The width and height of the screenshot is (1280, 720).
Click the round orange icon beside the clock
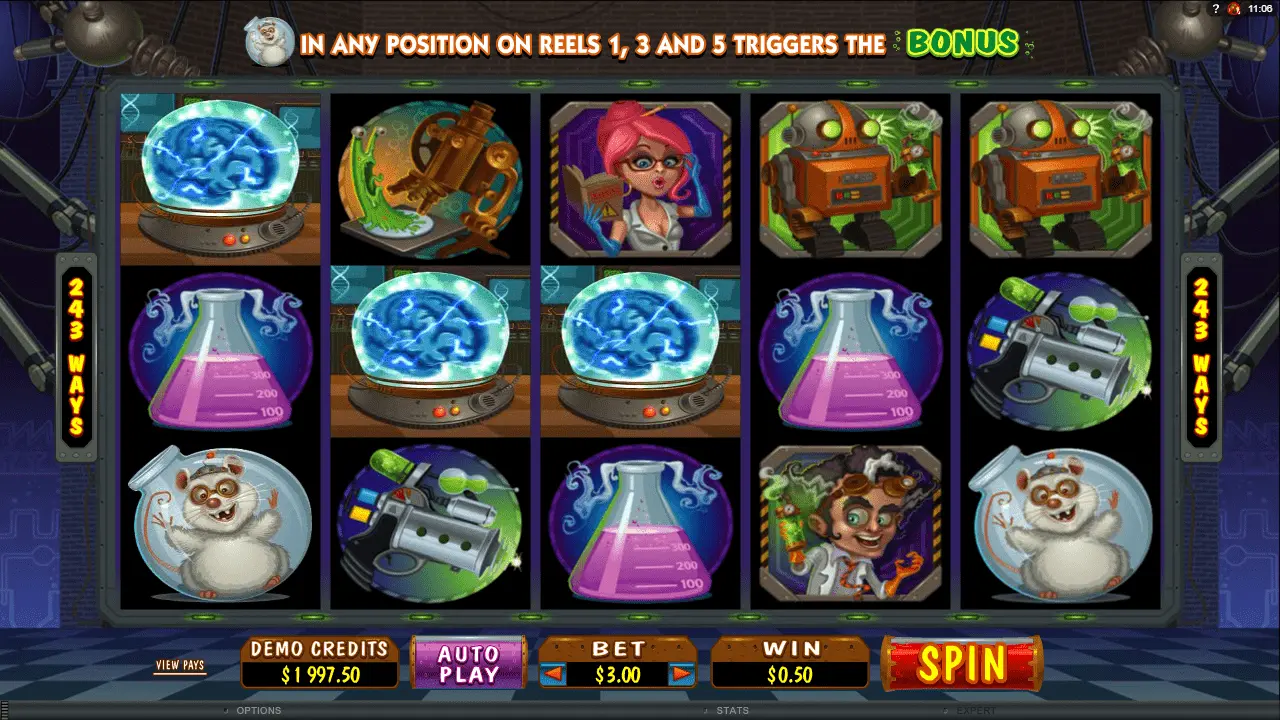[x=1235, y=8]
